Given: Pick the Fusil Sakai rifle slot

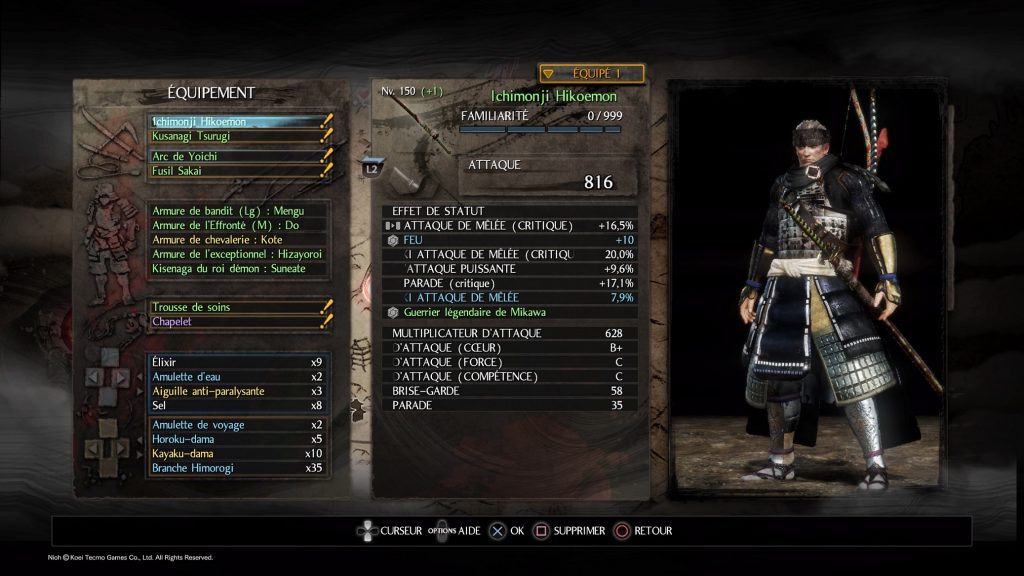Looking at the screenshot, I should pyautogui.click(x=236, y=171).
